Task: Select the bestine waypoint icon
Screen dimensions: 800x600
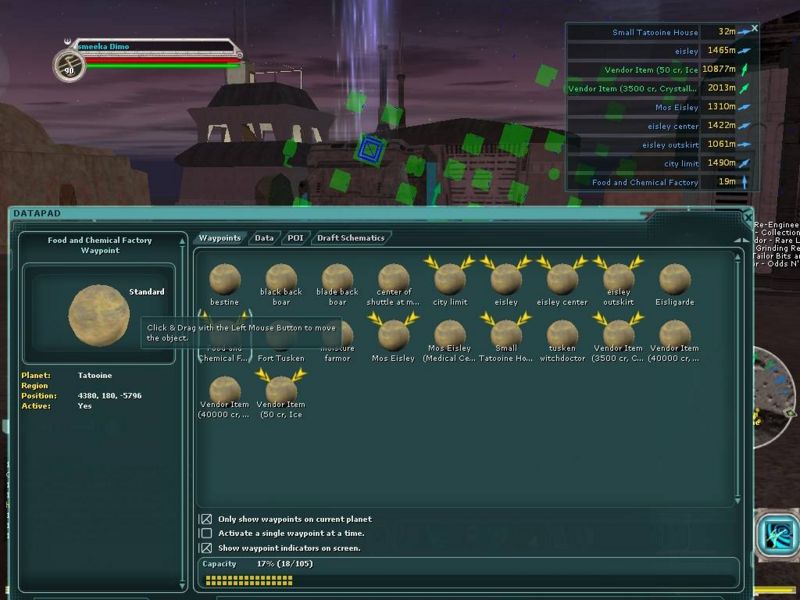Action: (225, 279)
